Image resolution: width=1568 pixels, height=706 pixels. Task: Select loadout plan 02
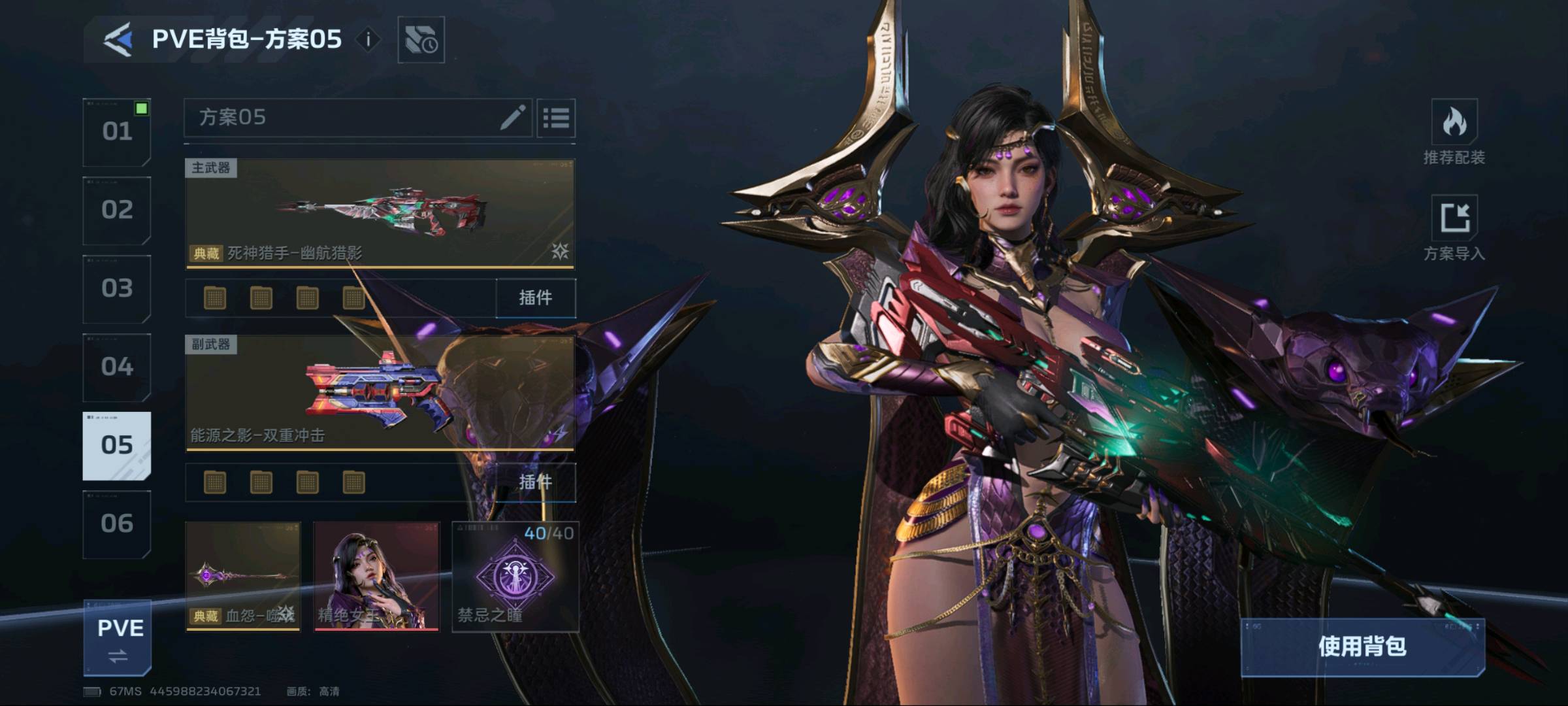pos(117,210)
